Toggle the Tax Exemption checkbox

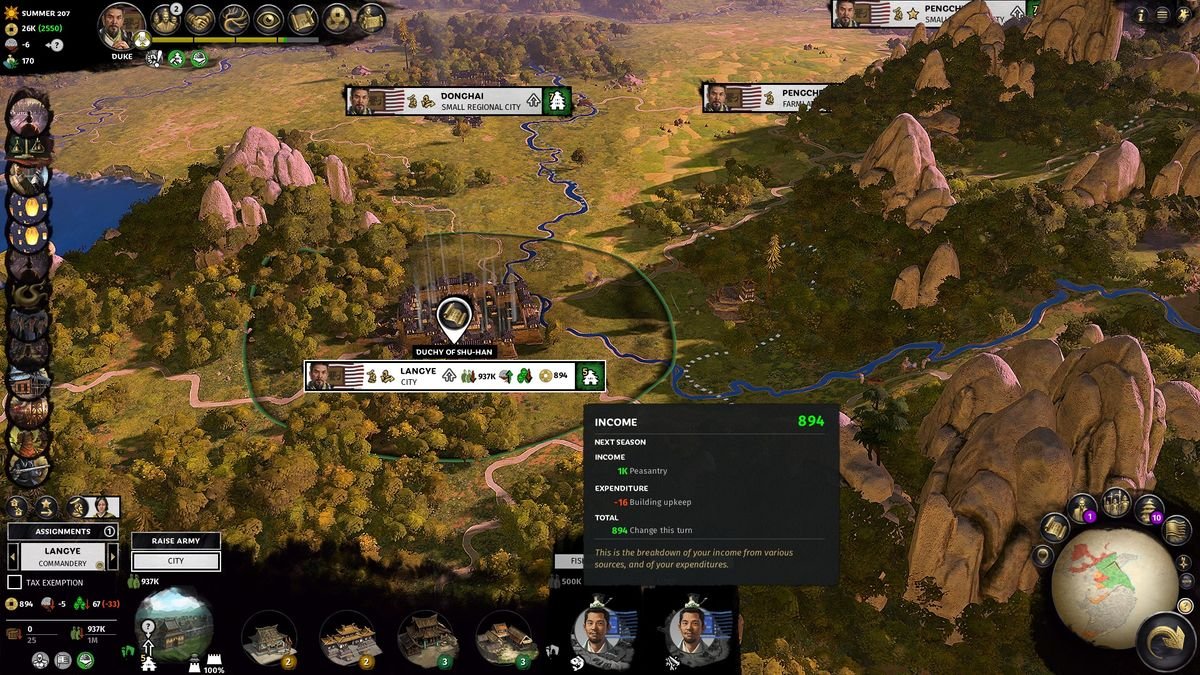(15, 582)
